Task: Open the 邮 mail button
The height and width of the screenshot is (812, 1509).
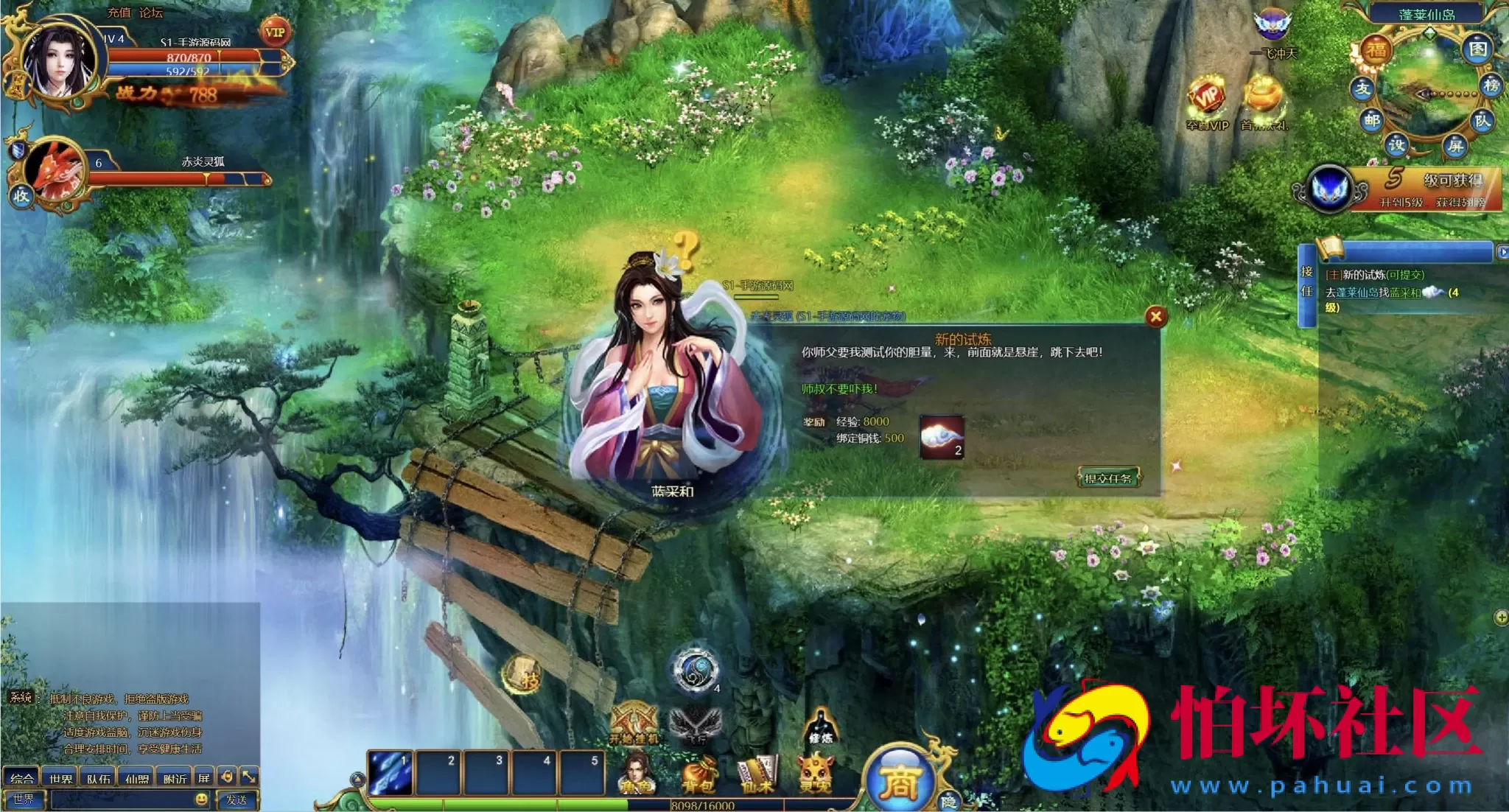Action: (1371, 120)
